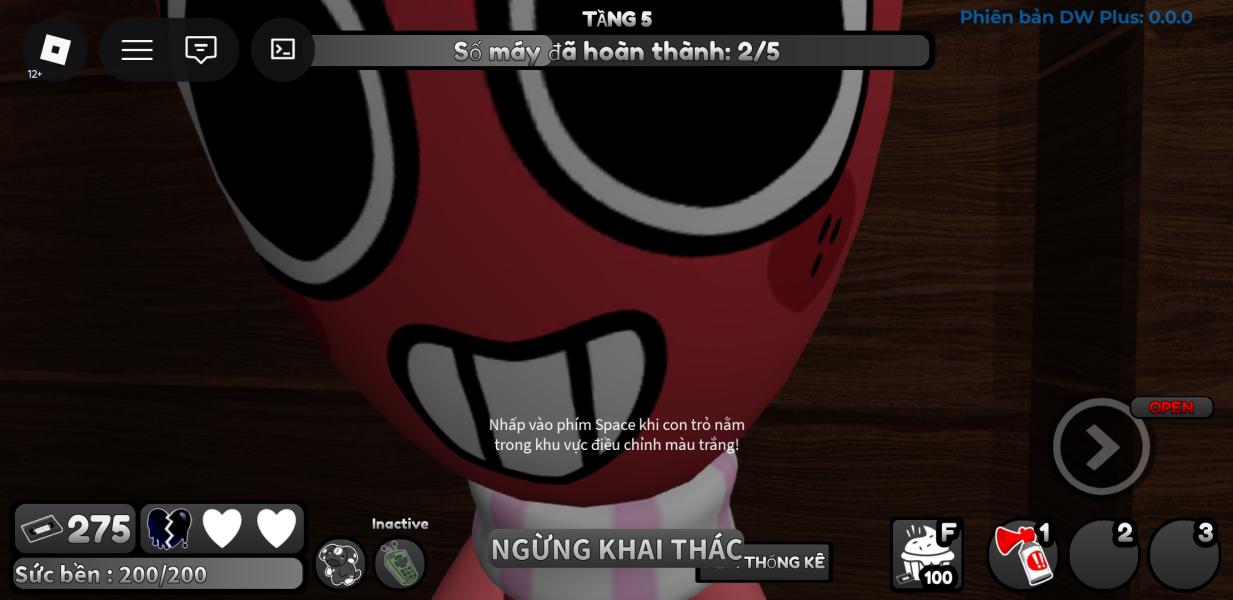Open the Roblox main menu
Screen dimensions: 1233x600
click(x=55, y=49)
